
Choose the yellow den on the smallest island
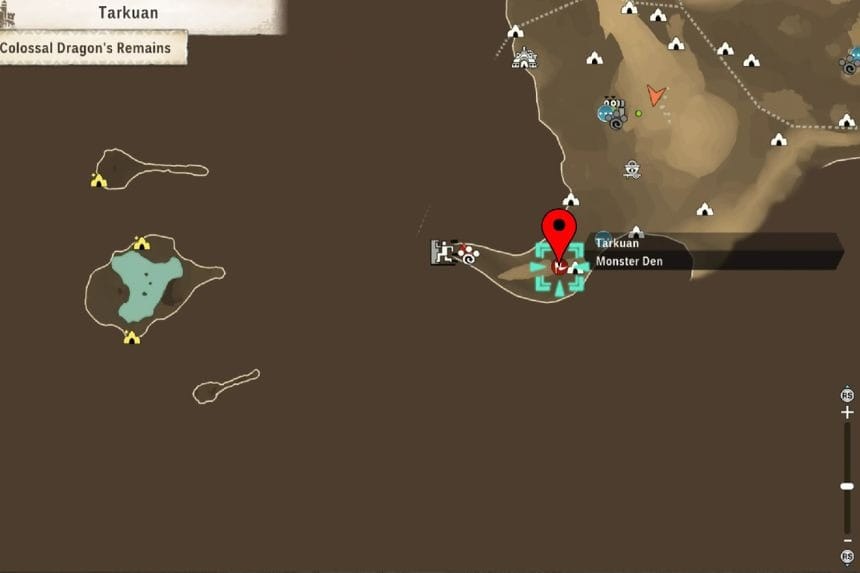(98, 180)
